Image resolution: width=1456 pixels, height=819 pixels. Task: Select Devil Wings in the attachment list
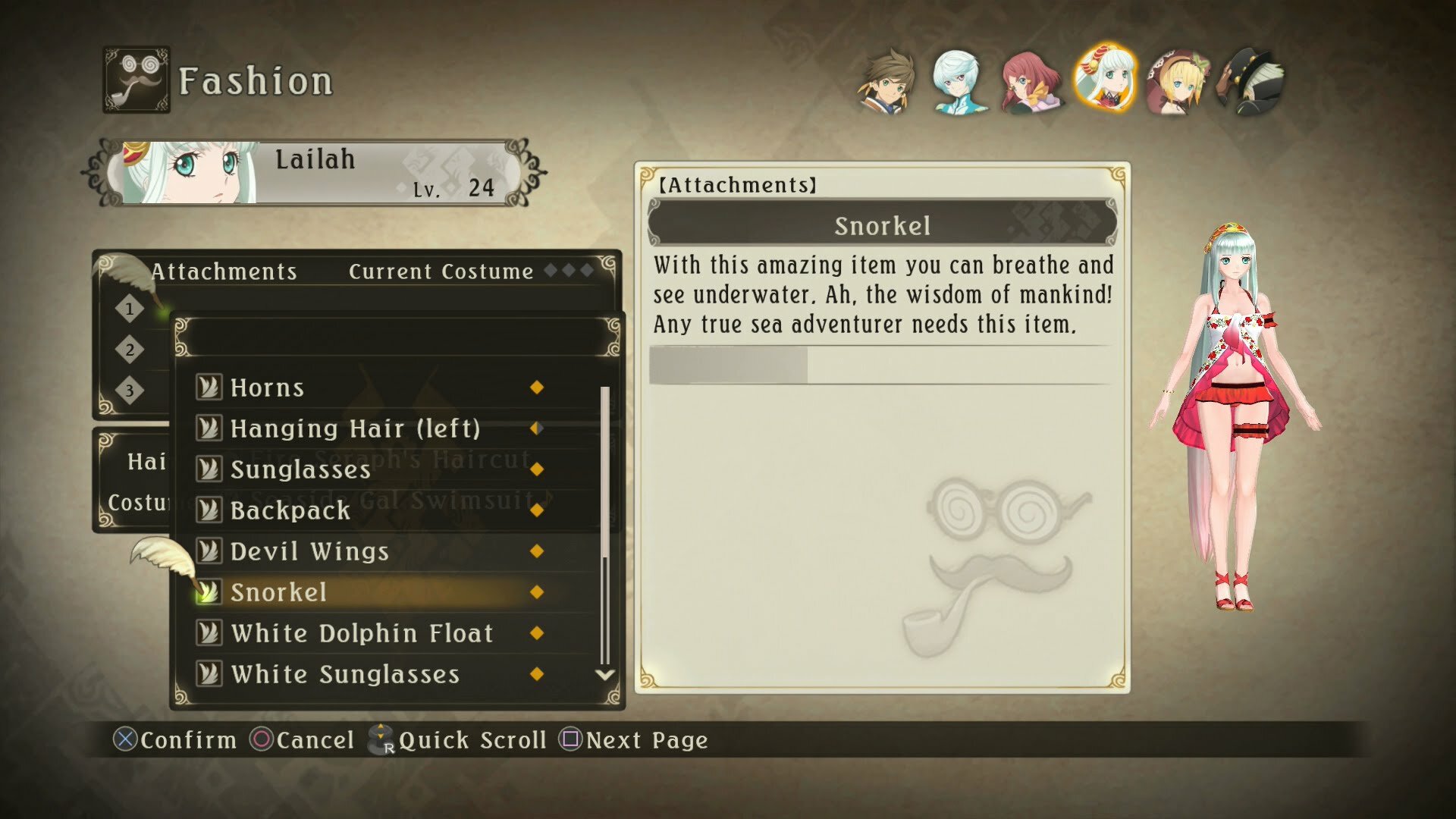(x=309, y=551)
